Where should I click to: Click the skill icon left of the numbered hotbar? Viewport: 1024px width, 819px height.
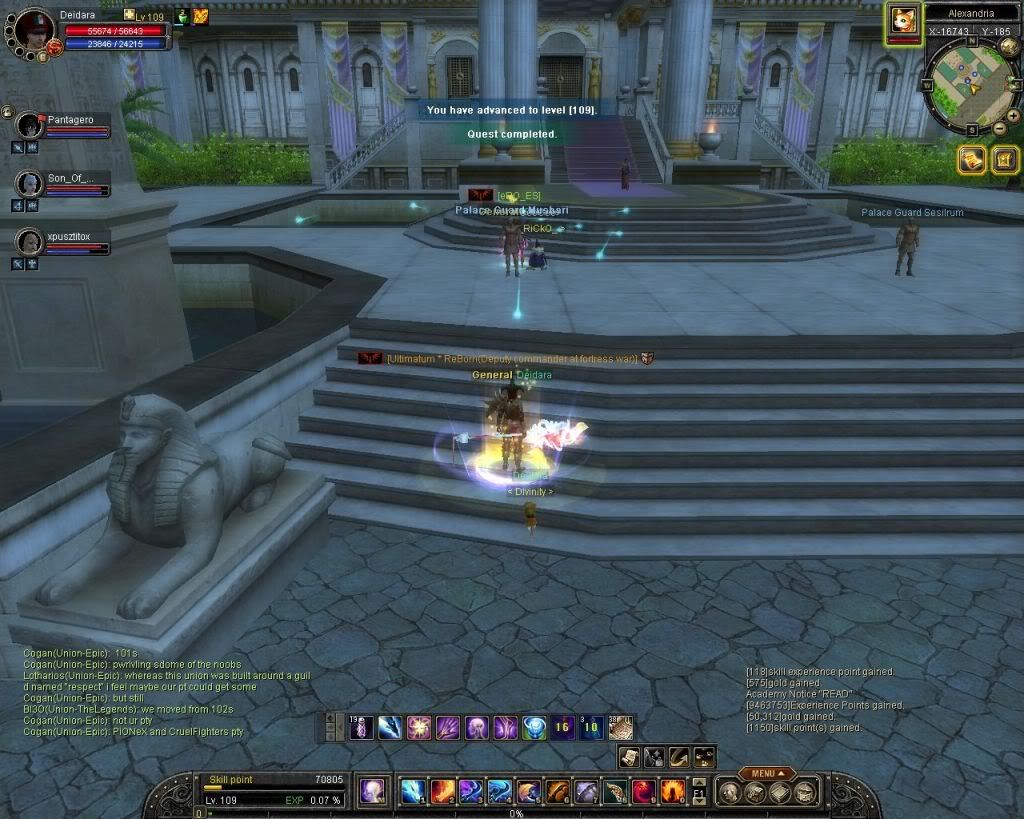coord(374,791)
